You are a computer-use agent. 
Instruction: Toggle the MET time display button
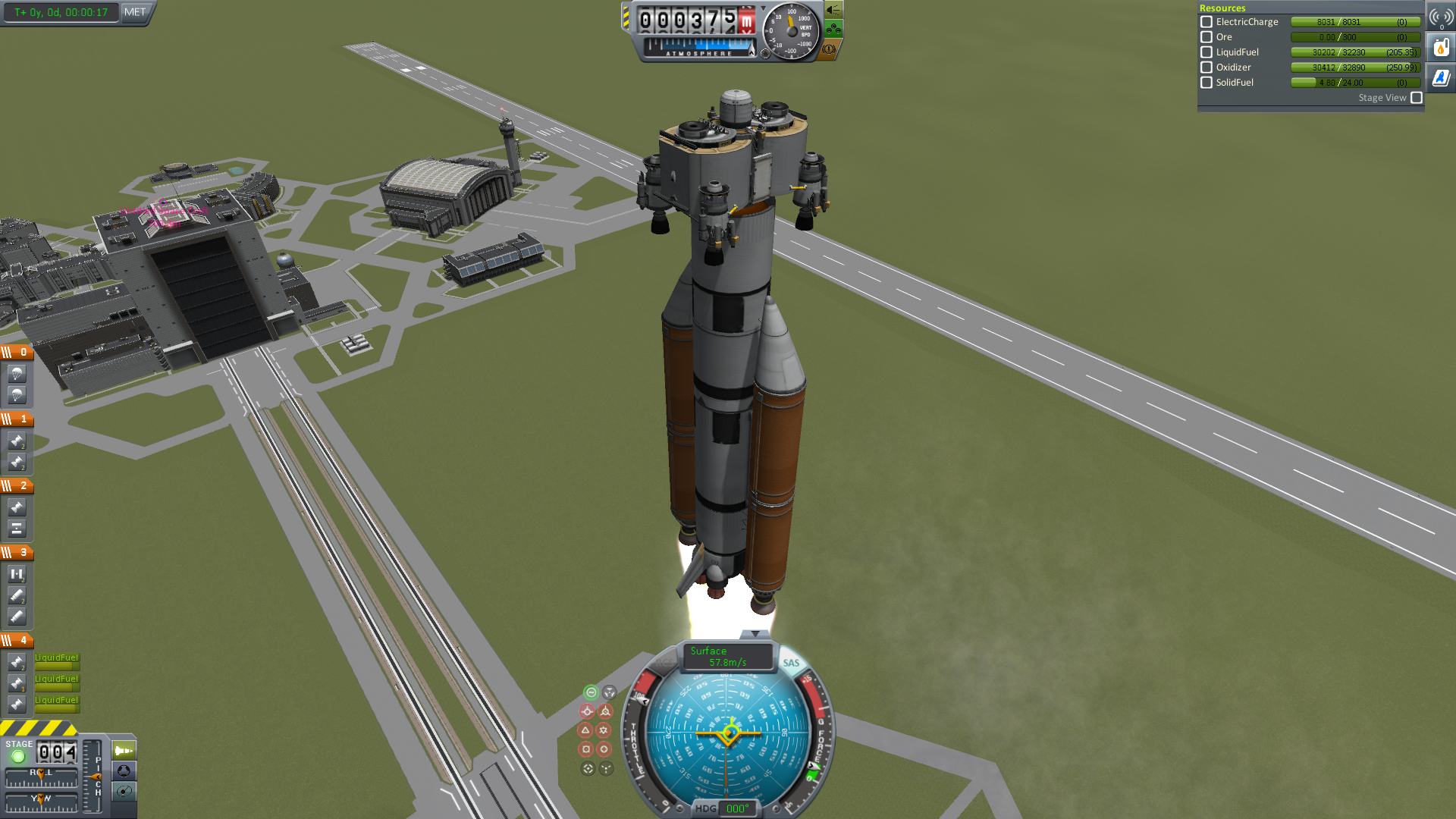tap(135, 12)
